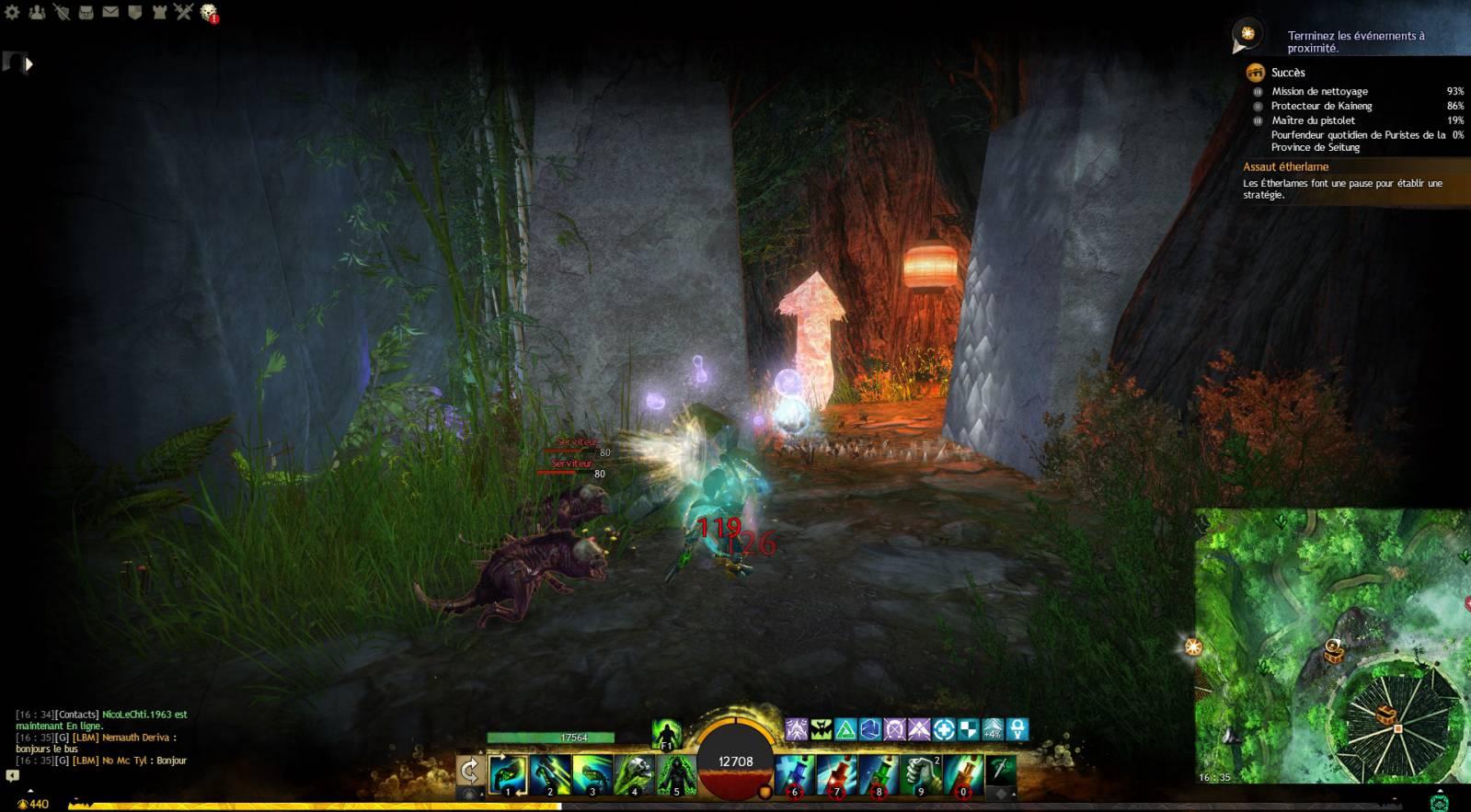Image resolution: width=1471 pixels, height=812 pixels.
Task: Open the mail envelope icon
Action: click(110, 13)
